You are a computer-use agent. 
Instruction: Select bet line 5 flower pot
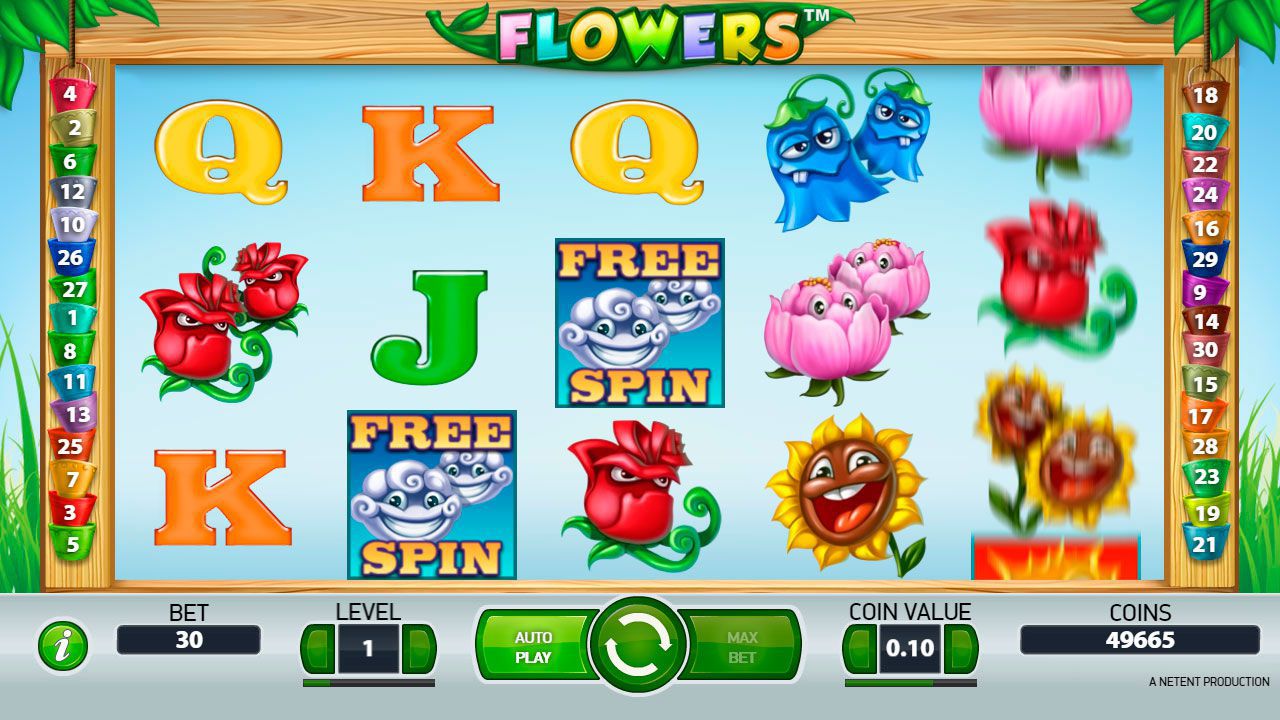pos(71,544)
